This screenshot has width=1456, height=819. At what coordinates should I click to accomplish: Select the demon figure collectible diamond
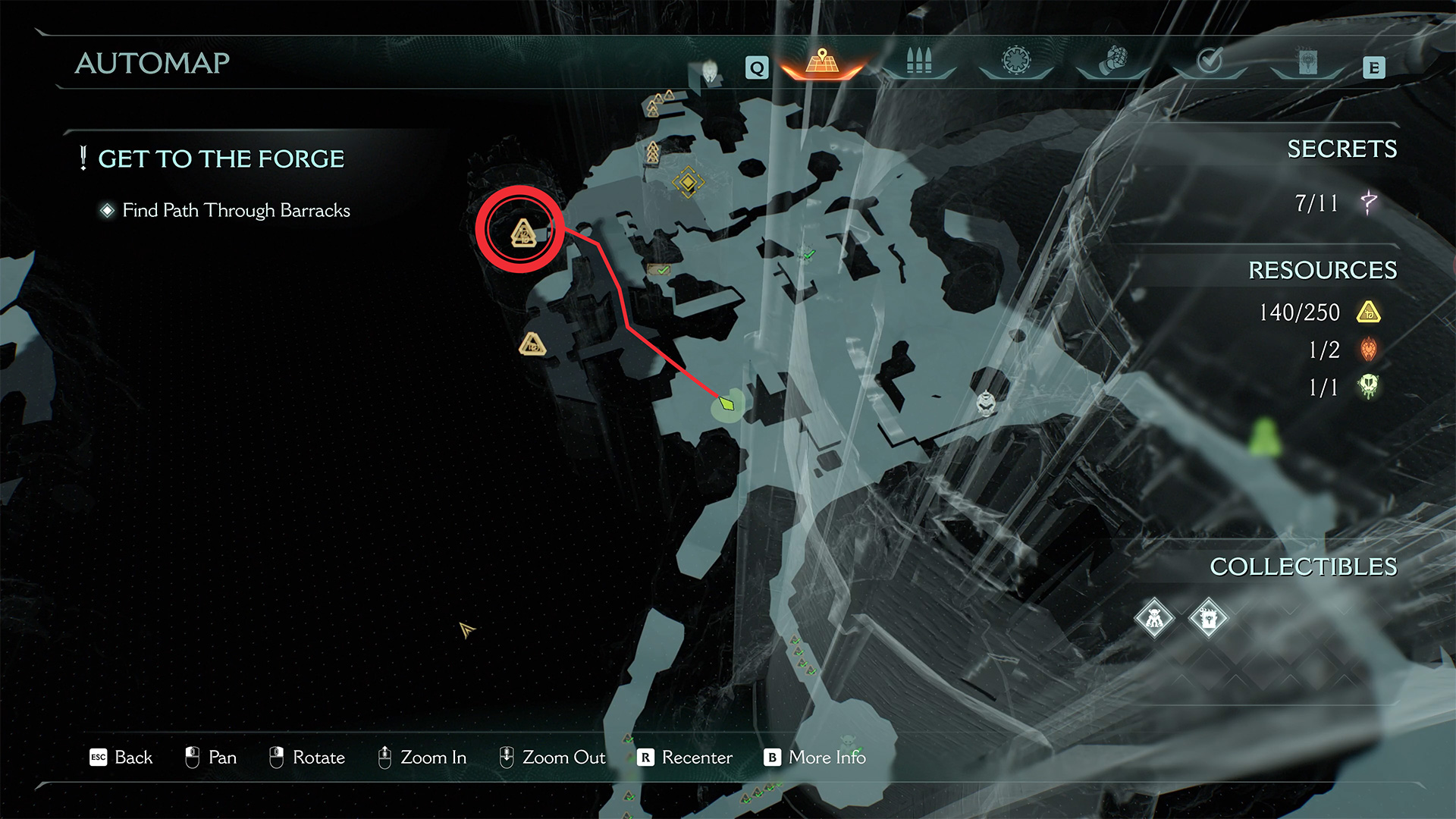(x=1154, y=619)
